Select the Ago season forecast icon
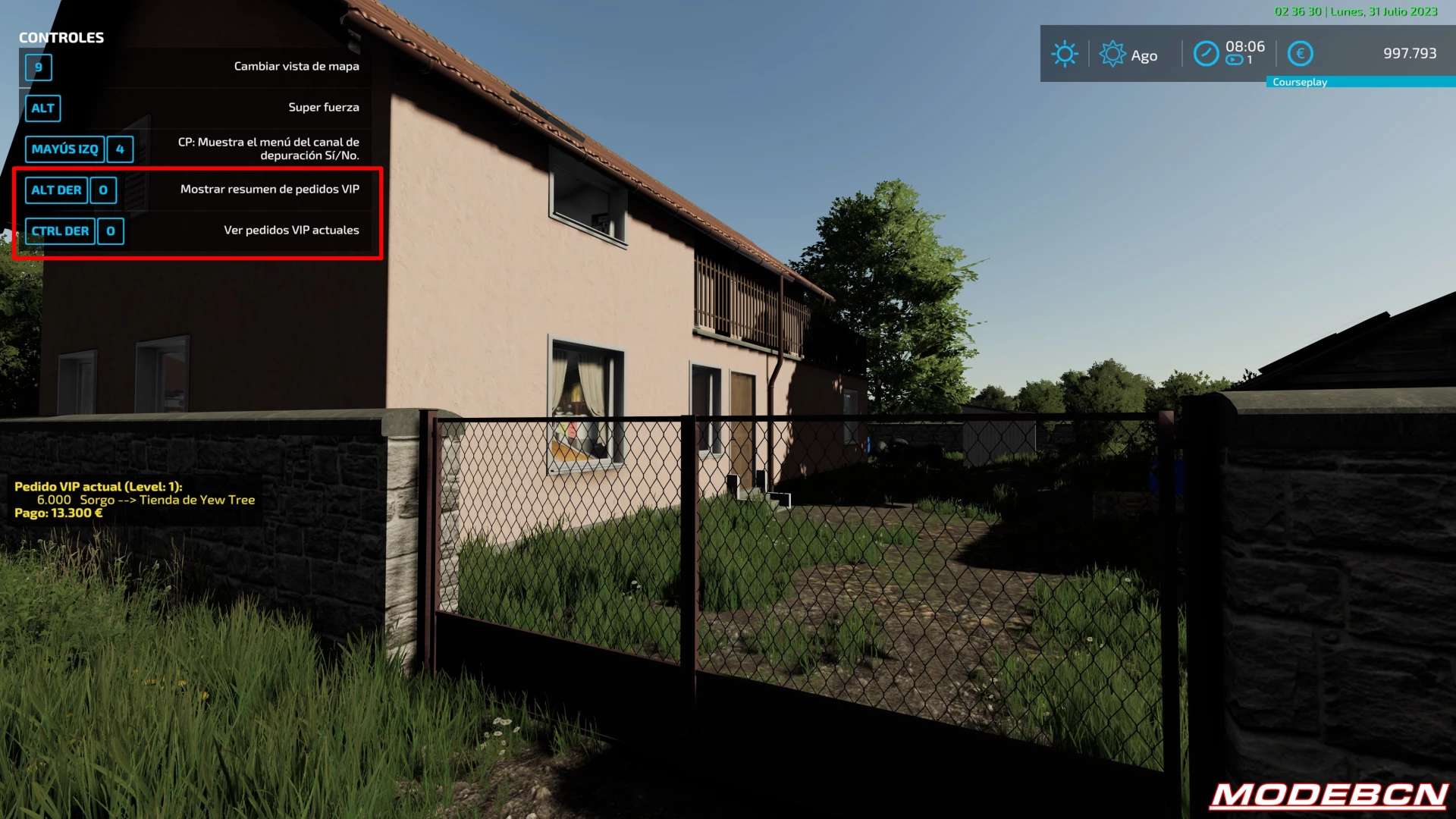 1112,54
